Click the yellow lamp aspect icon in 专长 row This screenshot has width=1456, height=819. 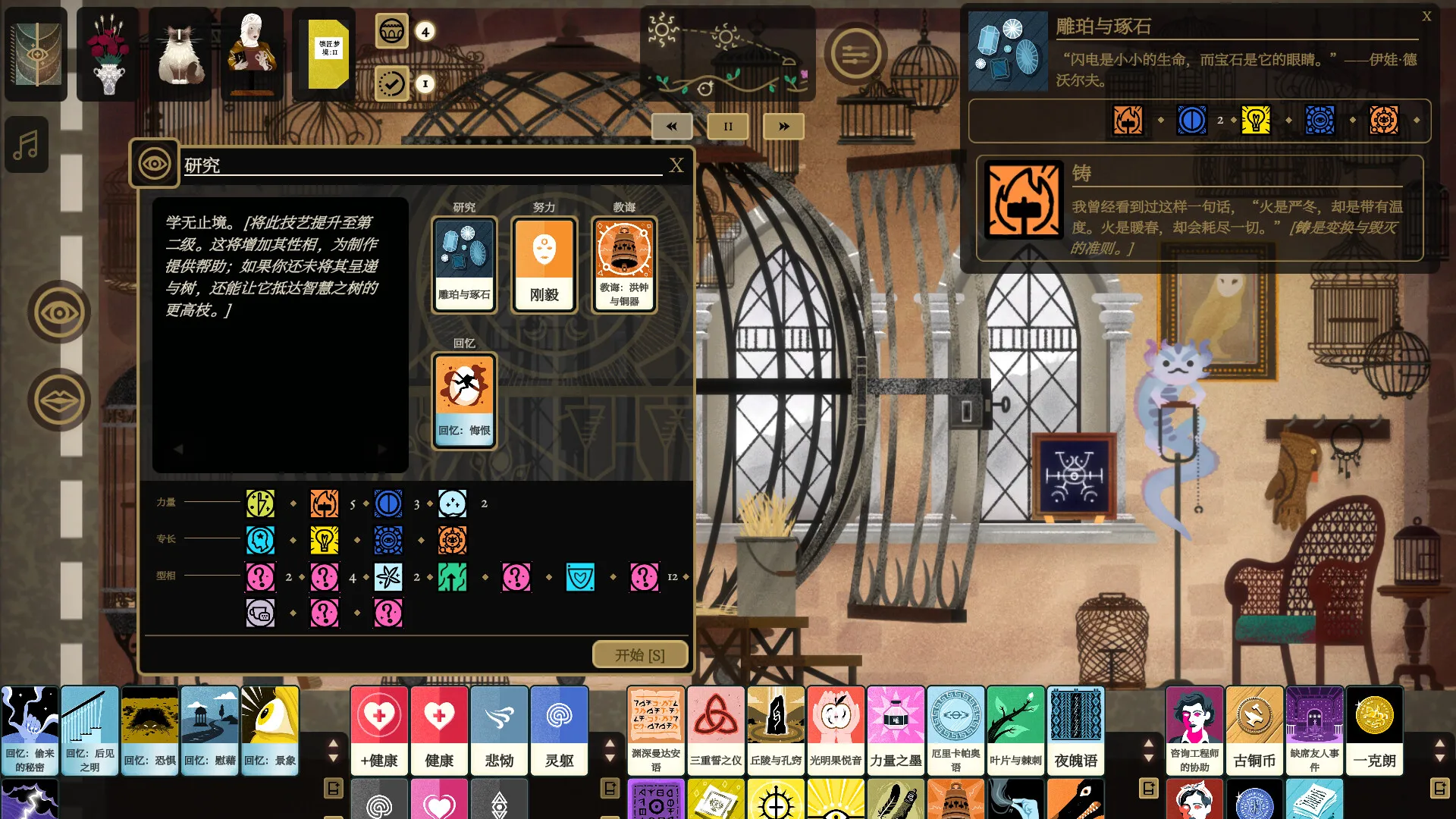click(324, 539)
